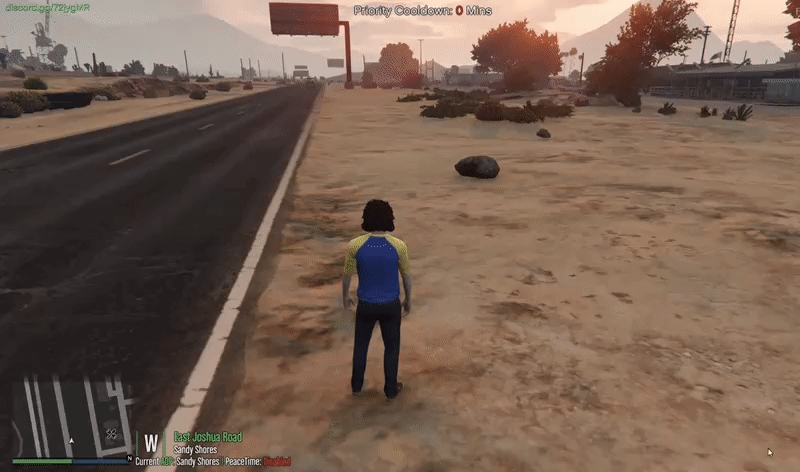Click the minimap in the corner
800x472 pixels.
click(x=72, y=416)
